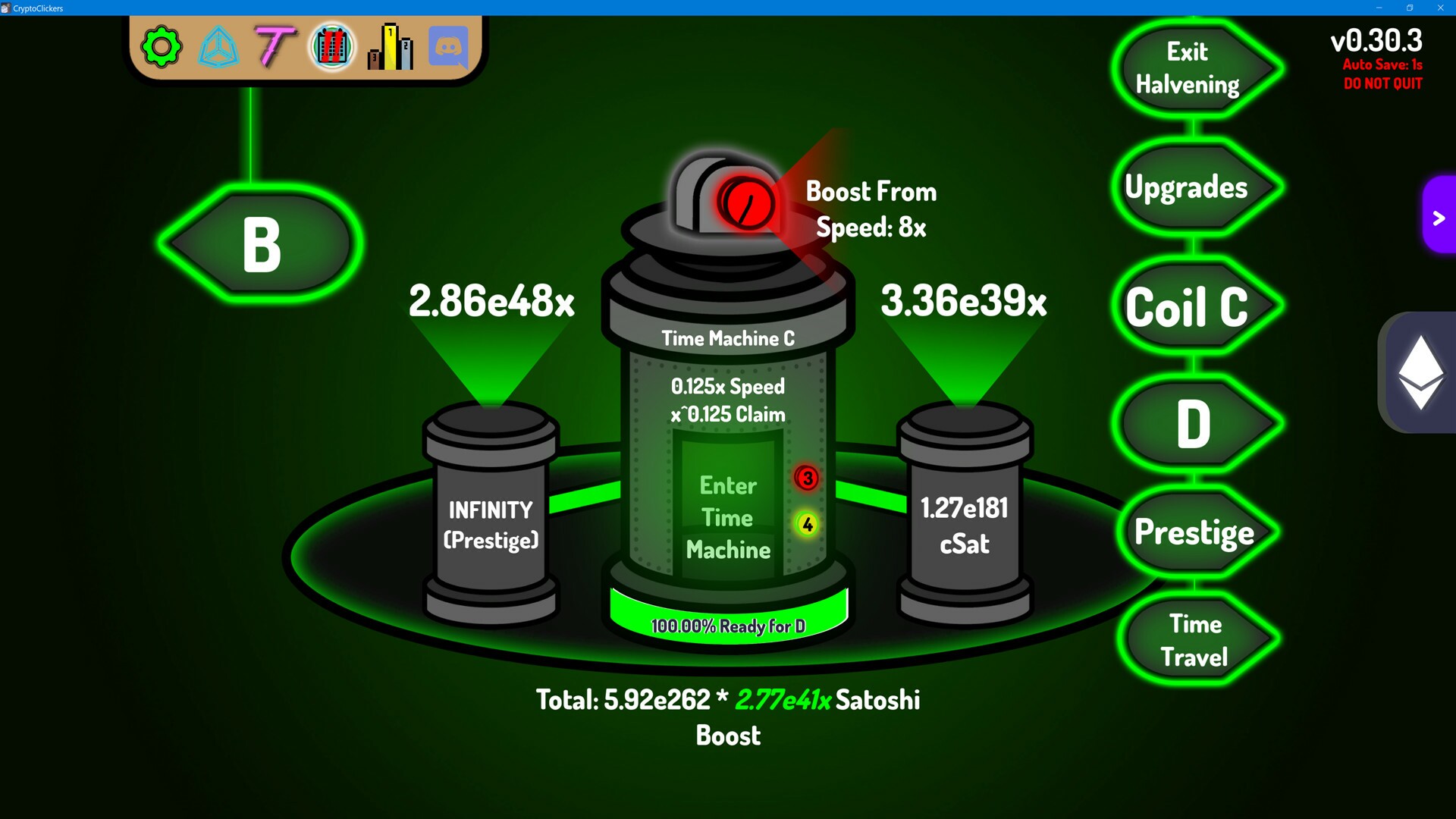Select the highlighted buildings icon

coord(332,47)
